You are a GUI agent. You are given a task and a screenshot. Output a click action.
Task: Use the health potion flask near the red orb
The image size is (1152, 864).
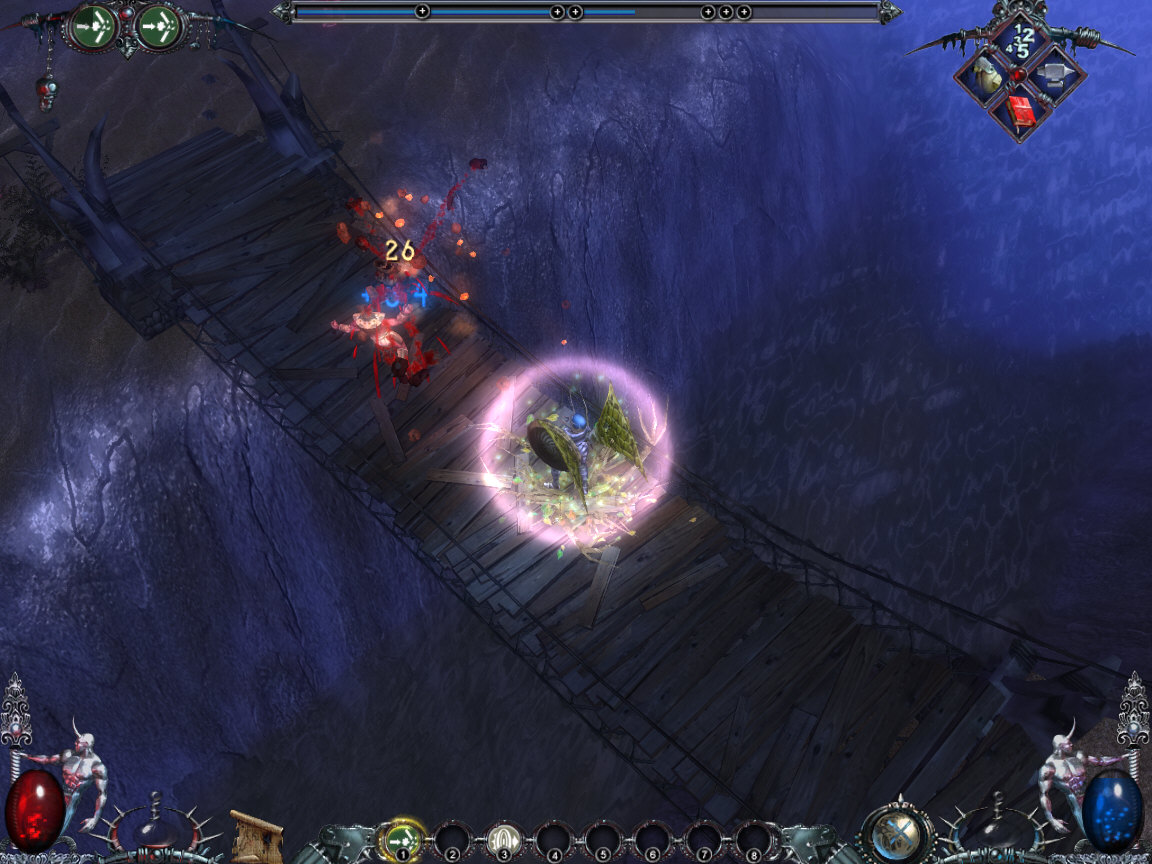click(x=156, y=828)
